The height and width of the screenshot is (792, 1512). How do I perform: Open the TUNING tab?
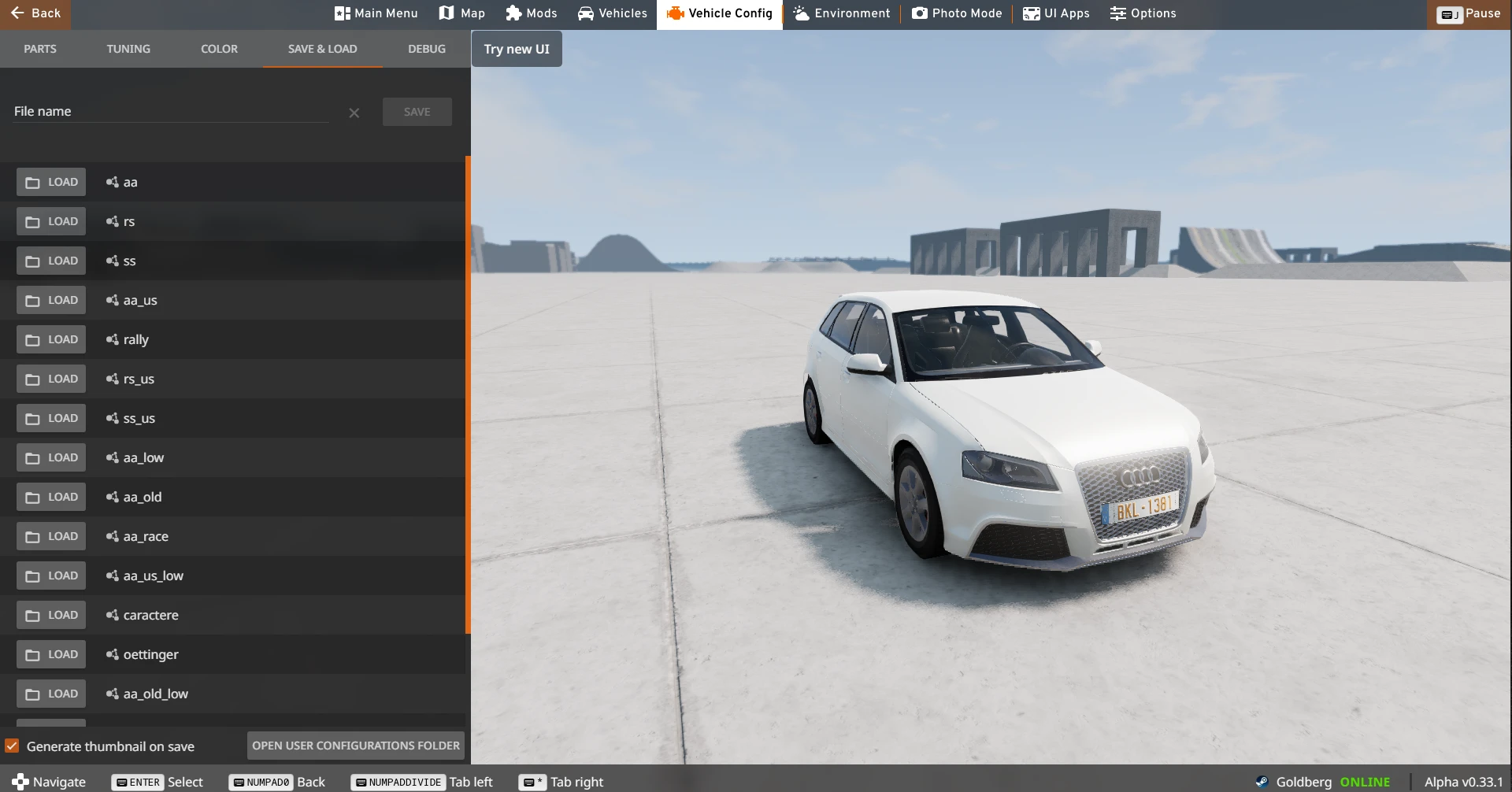tap(128, 48)
